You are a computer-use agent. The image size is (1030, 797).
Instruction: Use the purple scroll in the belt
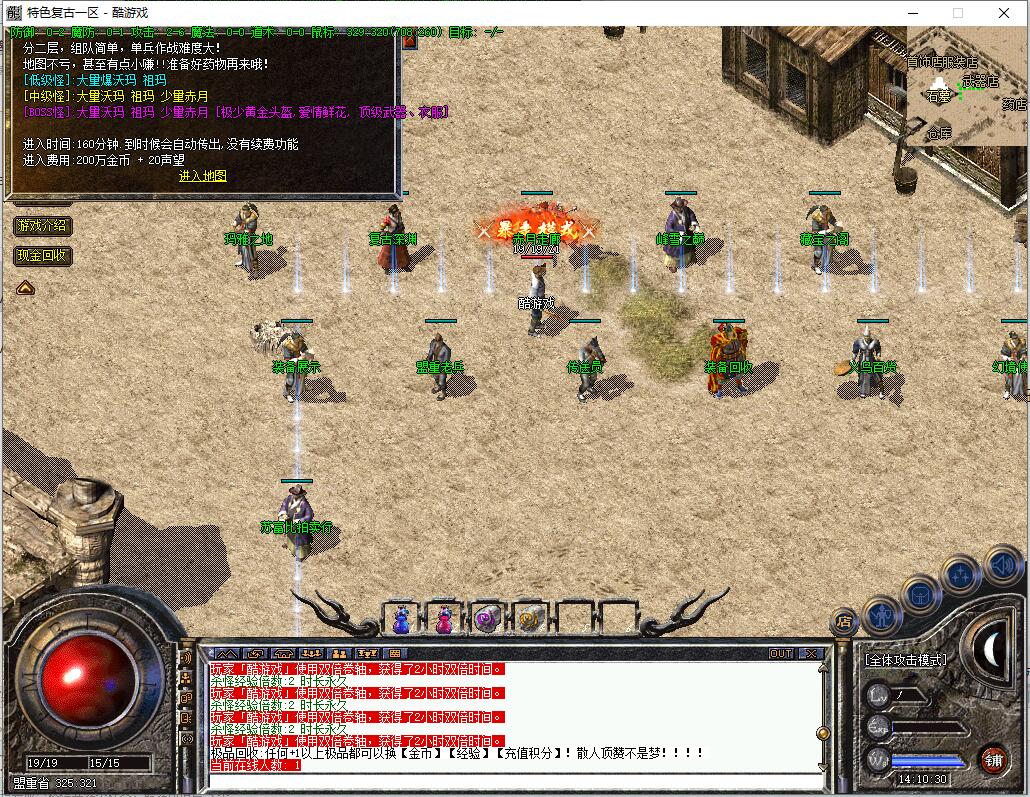487,620
